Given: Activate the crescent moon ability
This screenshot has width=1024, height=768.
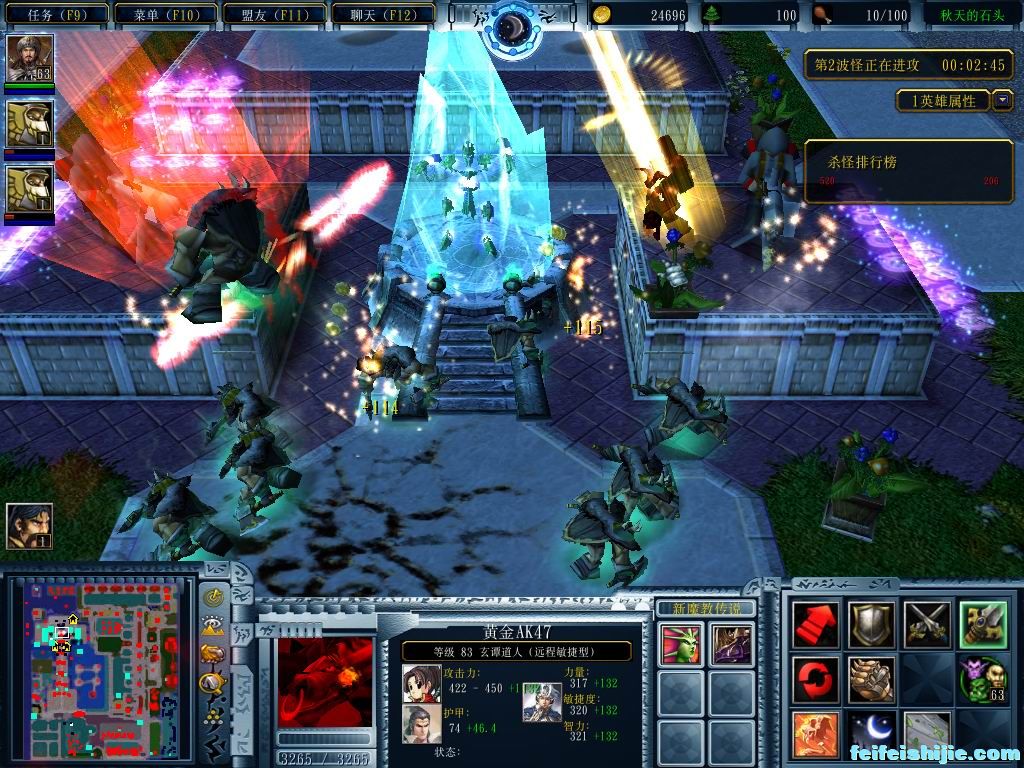Looking at the screenshot, I should click(871, 735).
